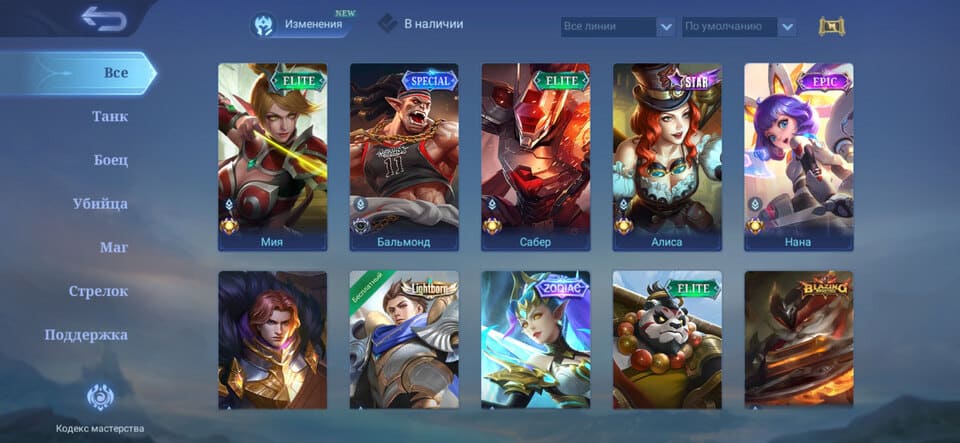Select the Нана hero card
Image resolution: width=960 pixels, height=443 pixels.
click(x=798, y=156)
